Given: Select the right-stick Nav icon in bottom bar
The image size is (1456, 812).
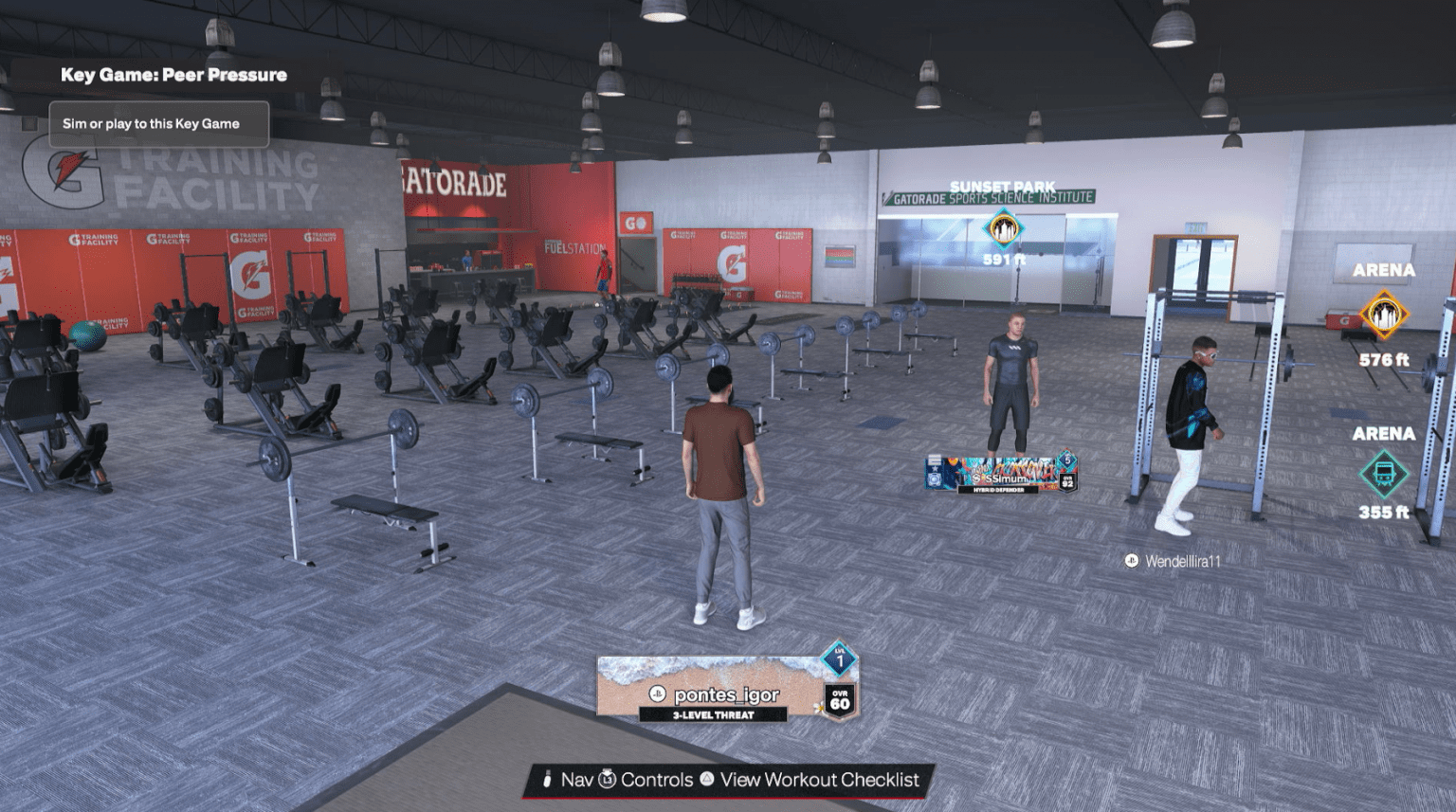Looking at the screenshot, I should (x=548, y=780).
